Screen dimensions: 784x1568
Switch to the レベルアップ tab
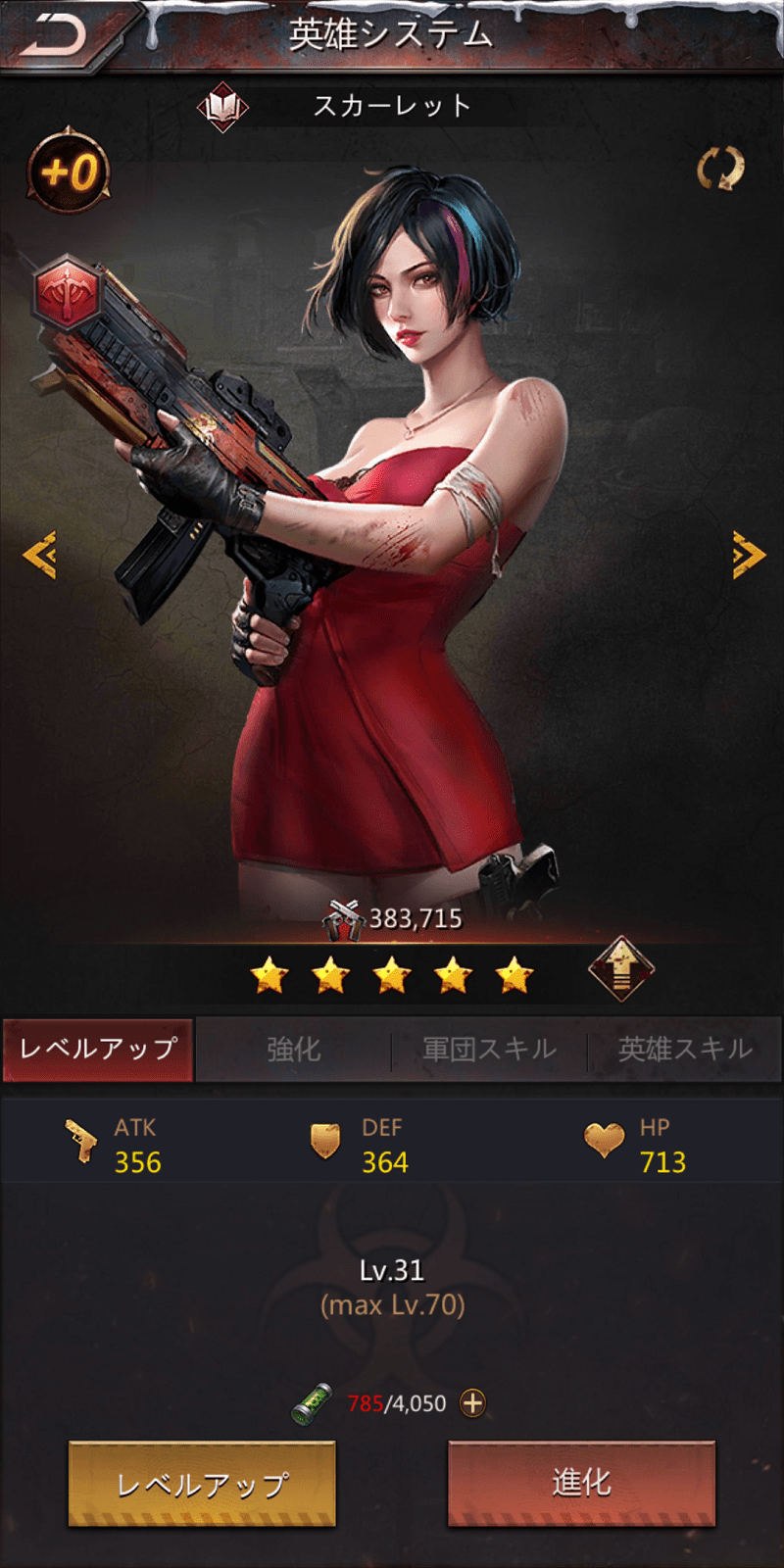[98, 1049]
